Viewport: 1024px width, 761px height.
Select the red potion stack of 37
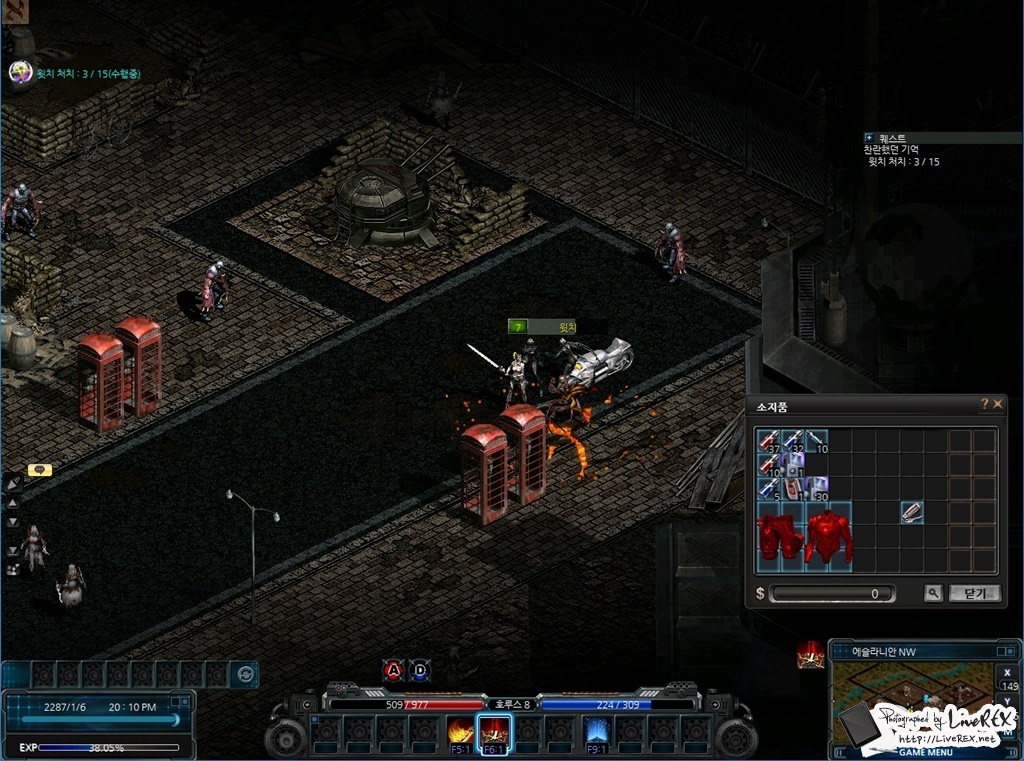click(x=768, y=441)
